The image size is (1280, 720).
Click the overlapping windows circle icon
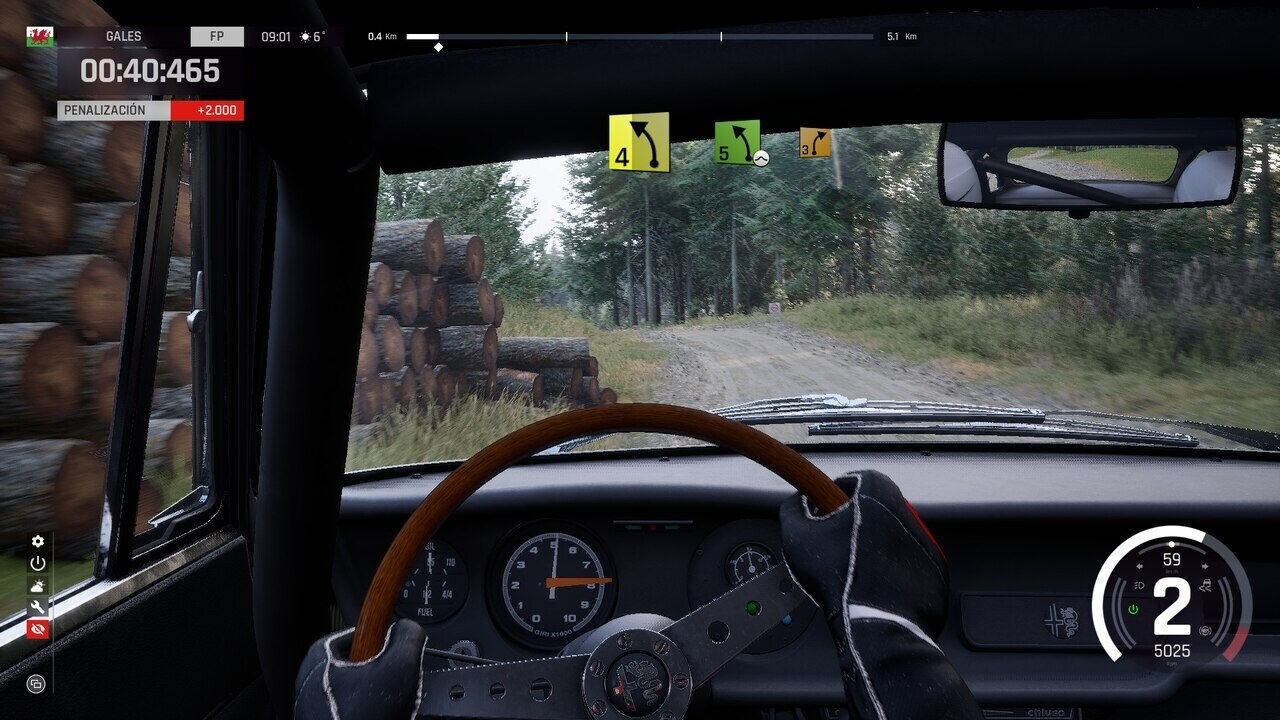point(37,684)
